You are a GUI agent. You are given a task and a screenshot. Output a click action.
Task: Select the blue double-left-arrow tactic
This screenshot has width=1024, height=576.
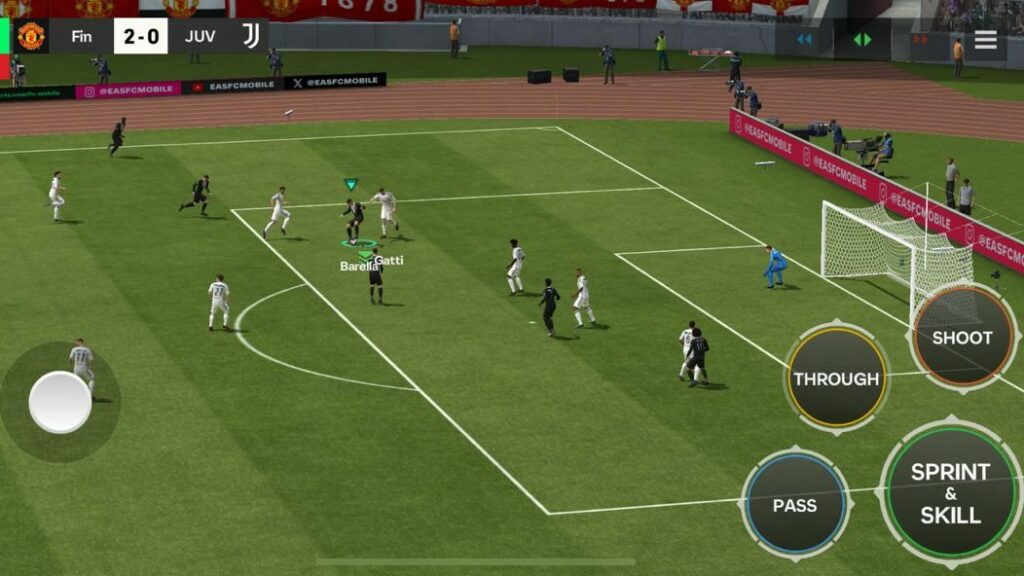(804, 40)
